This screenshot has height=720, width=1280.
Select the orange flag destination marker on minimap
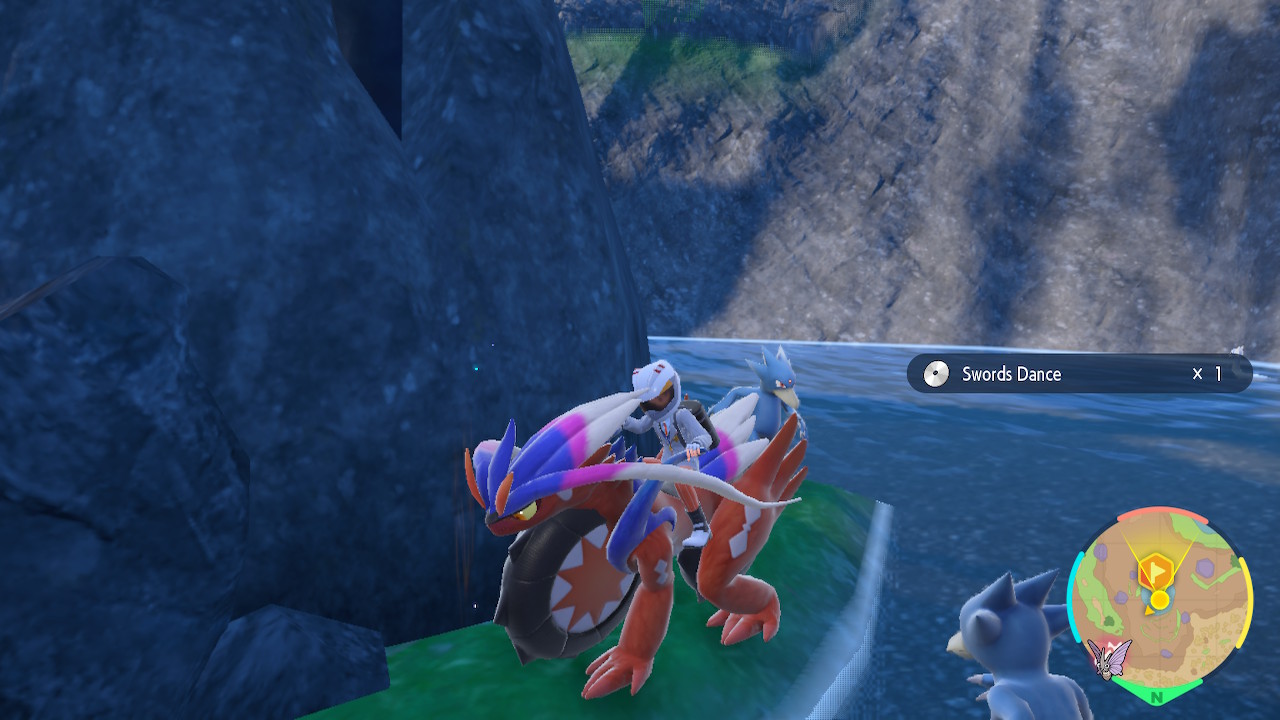click(1157, 570)
